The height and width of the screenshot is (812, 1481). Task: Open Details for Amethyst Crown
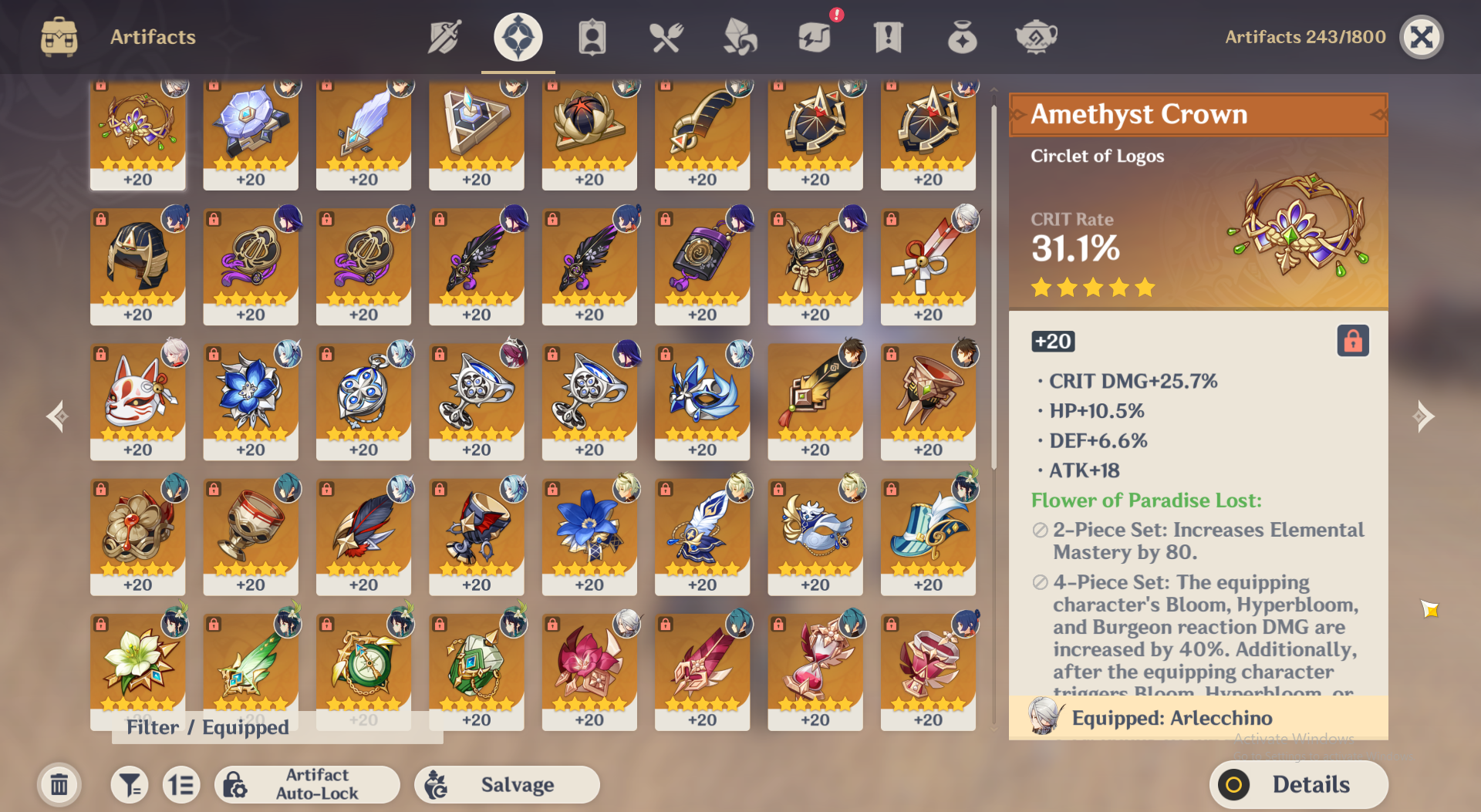[1299, 785]
